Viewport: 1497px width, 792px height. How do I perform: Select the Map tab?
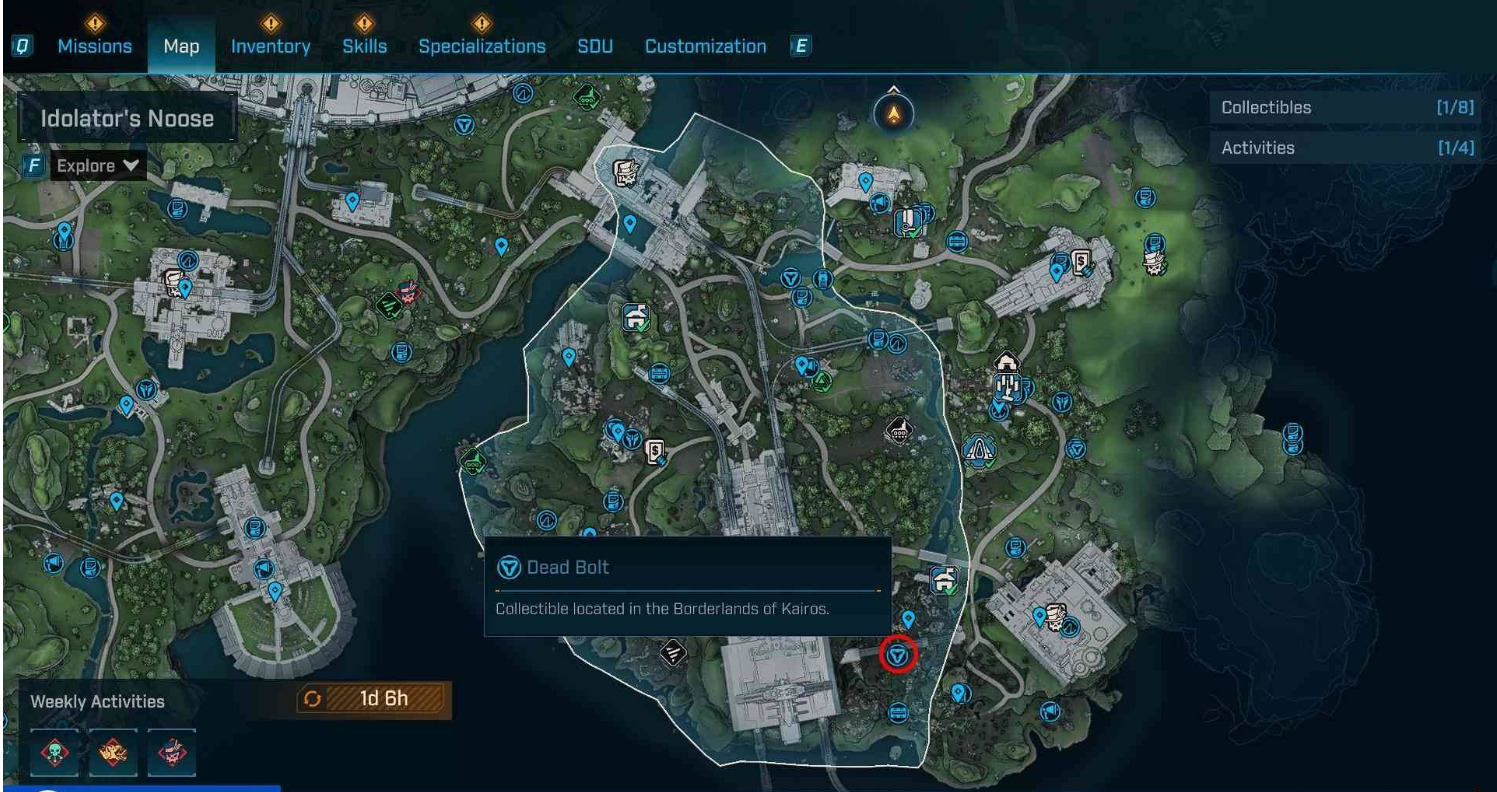[181, 46]
